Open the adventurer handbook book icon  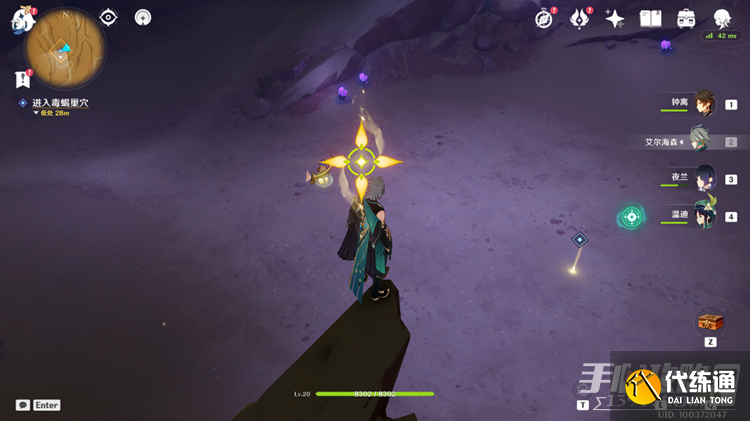(x=651, y=18)
